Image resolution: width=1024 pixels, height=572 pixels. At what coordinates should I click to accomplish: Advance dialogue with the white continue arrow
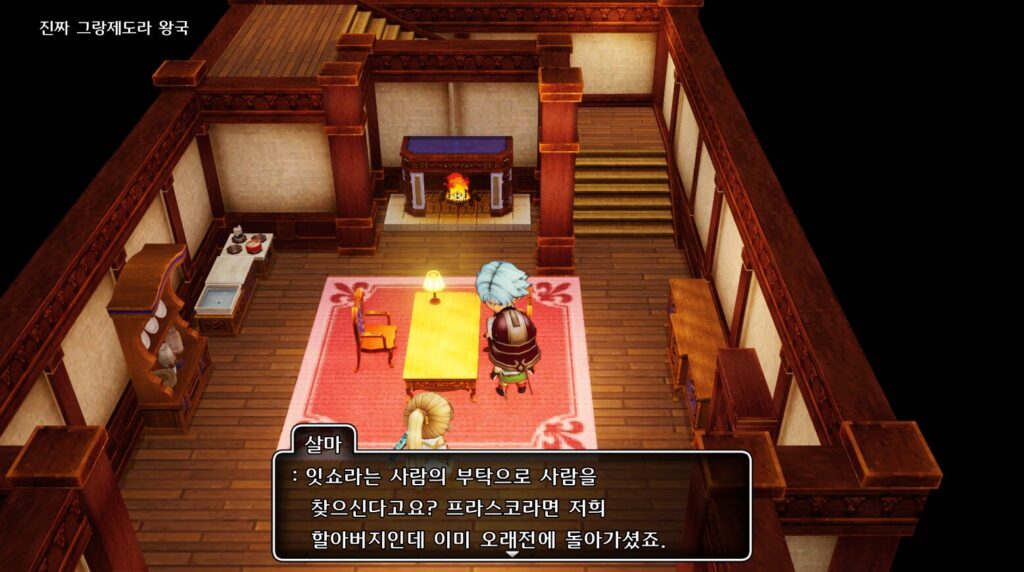click(512, 553)
